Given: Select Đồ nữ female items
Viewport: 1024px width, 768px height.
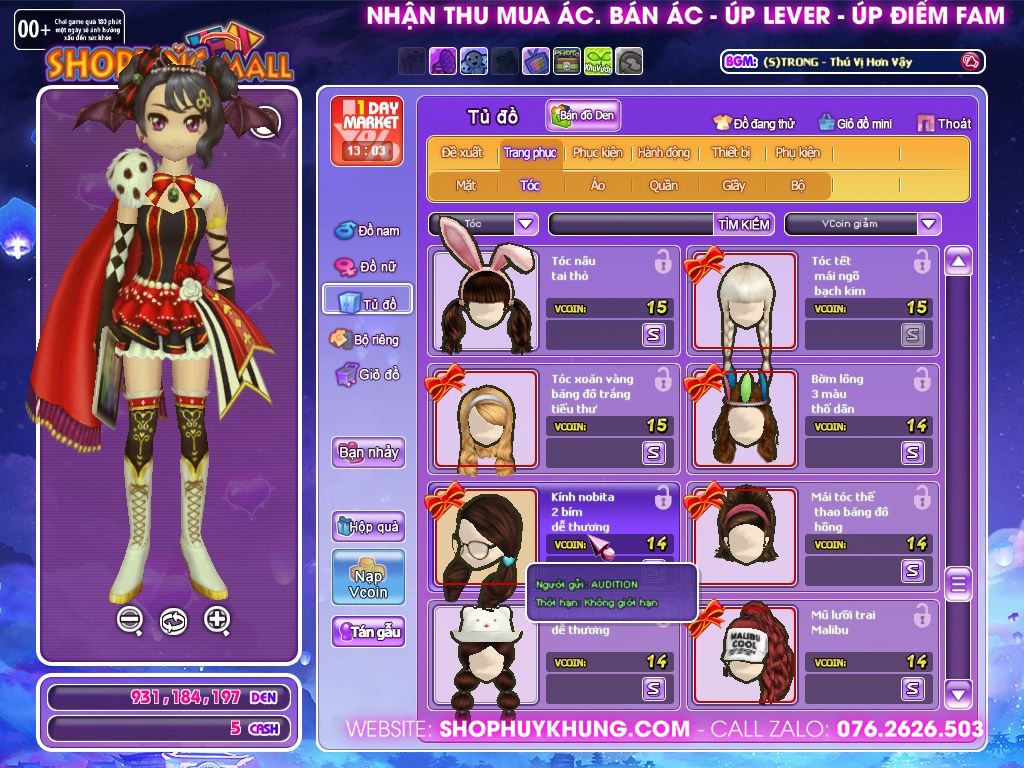Looking at the screenshot, I should 367,266.
